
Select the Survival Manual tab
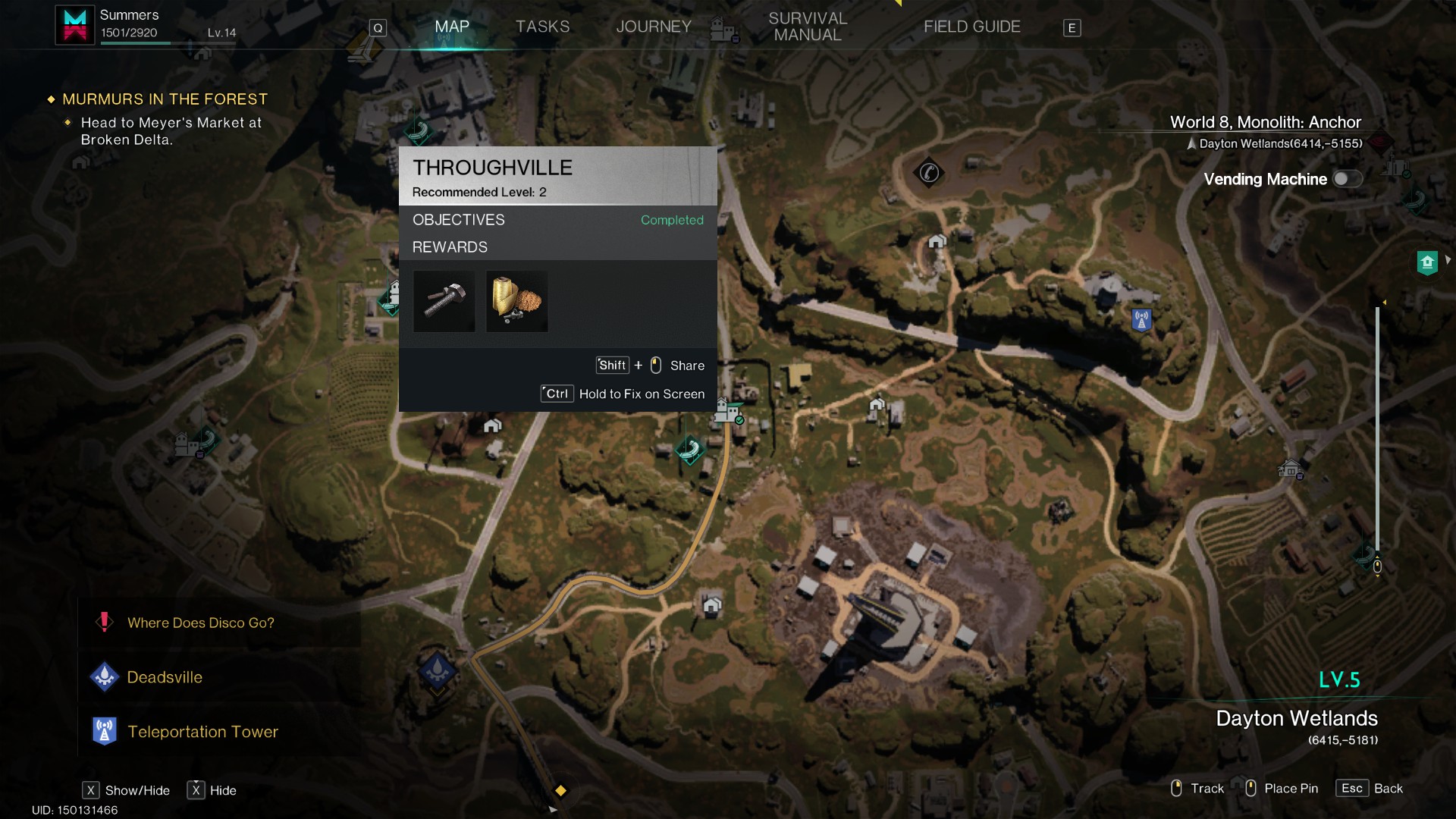[x=808, y=27]
